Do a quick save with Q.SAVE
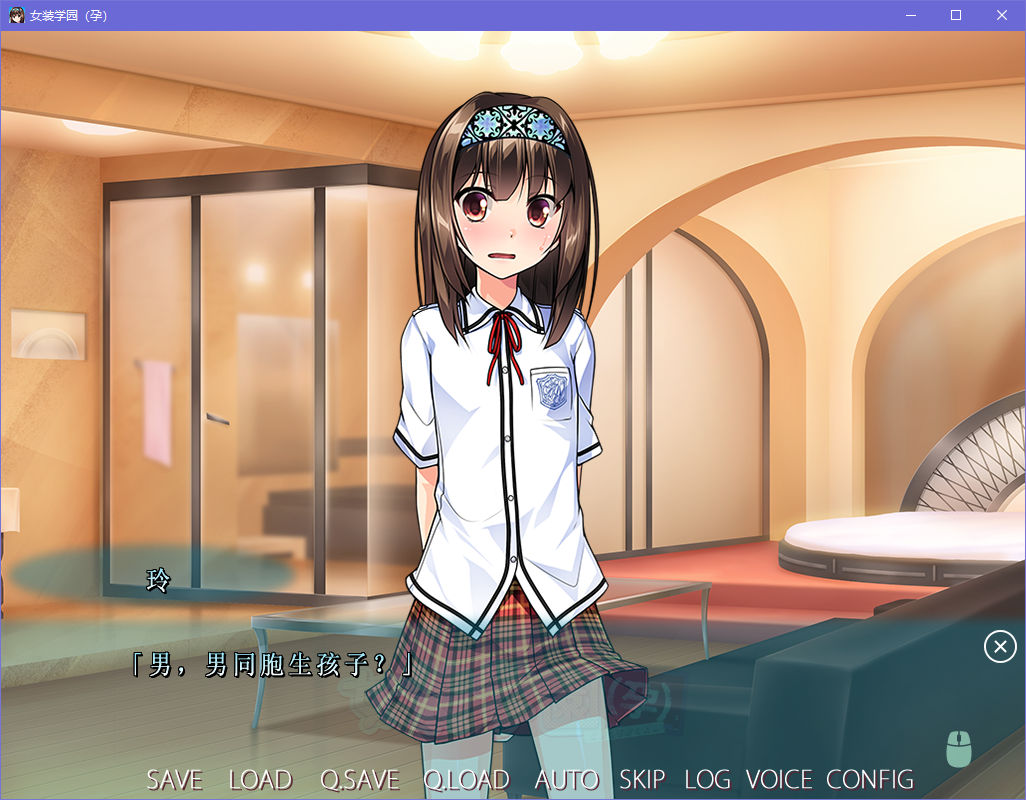This screenshot has width=1026, height=800. 359,779
